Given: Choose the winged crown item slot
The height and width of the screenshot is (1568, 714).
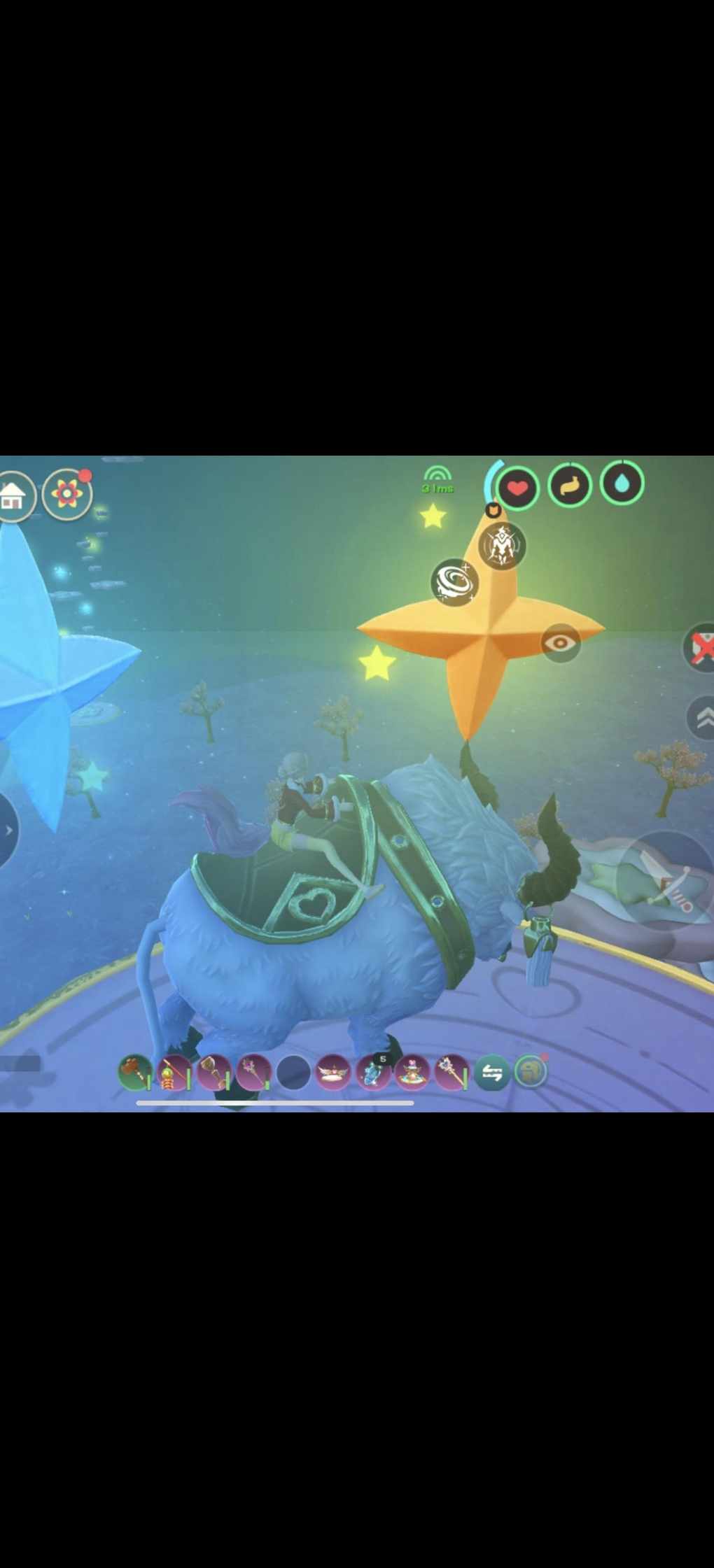Looking at the screenshot, I should pyautogui.click(x=333, y=1073).
